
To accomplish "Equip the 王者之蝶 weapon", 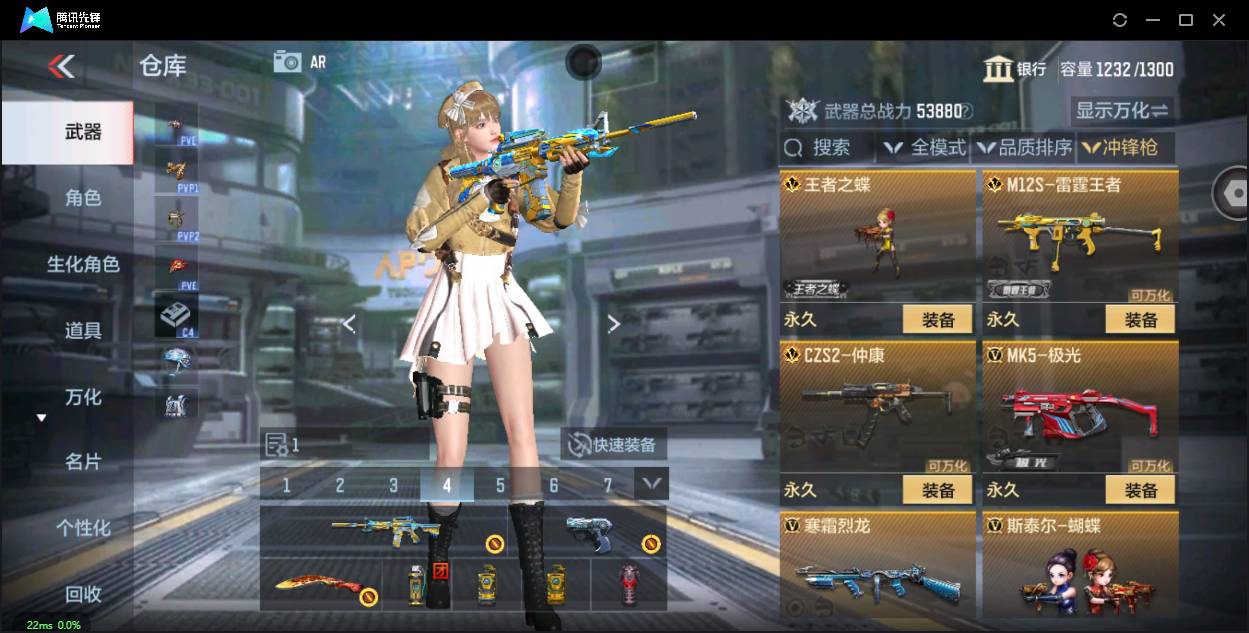I will pos(938,320).
